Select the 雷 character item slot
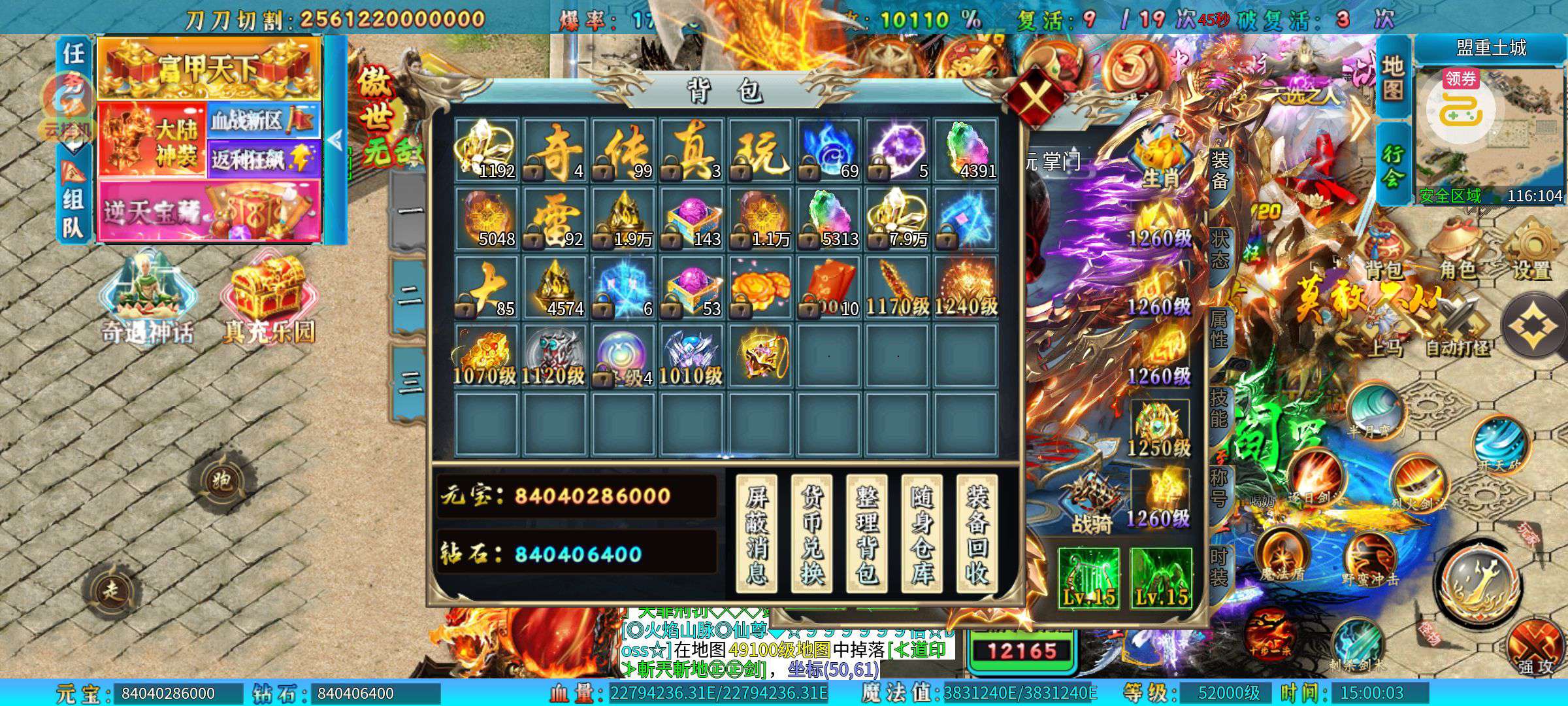Image resolution: width=1568 pixels, height=706 pixels. click(x=555, y=219)
